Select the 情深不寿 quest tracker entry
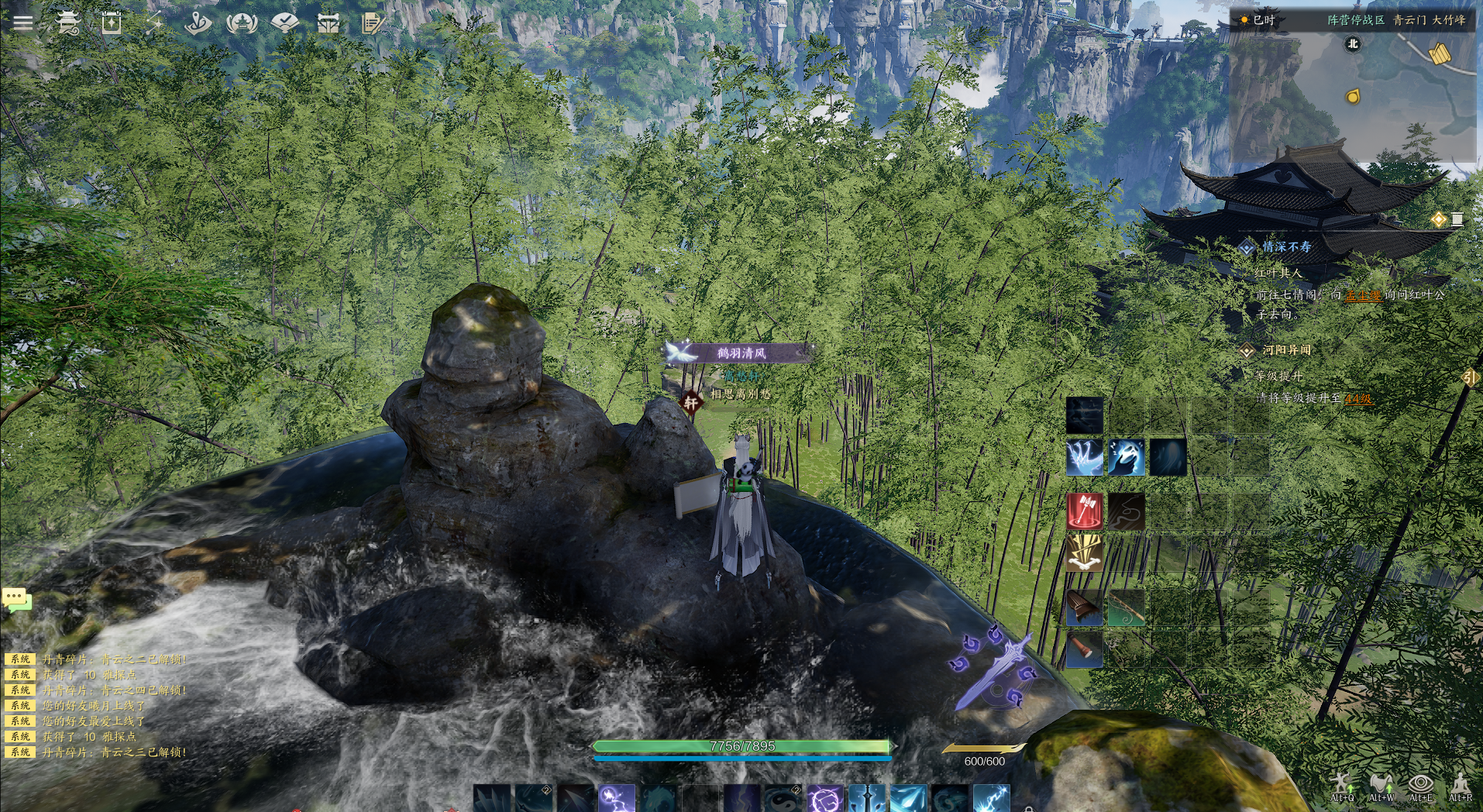 tap(1286, 247)
